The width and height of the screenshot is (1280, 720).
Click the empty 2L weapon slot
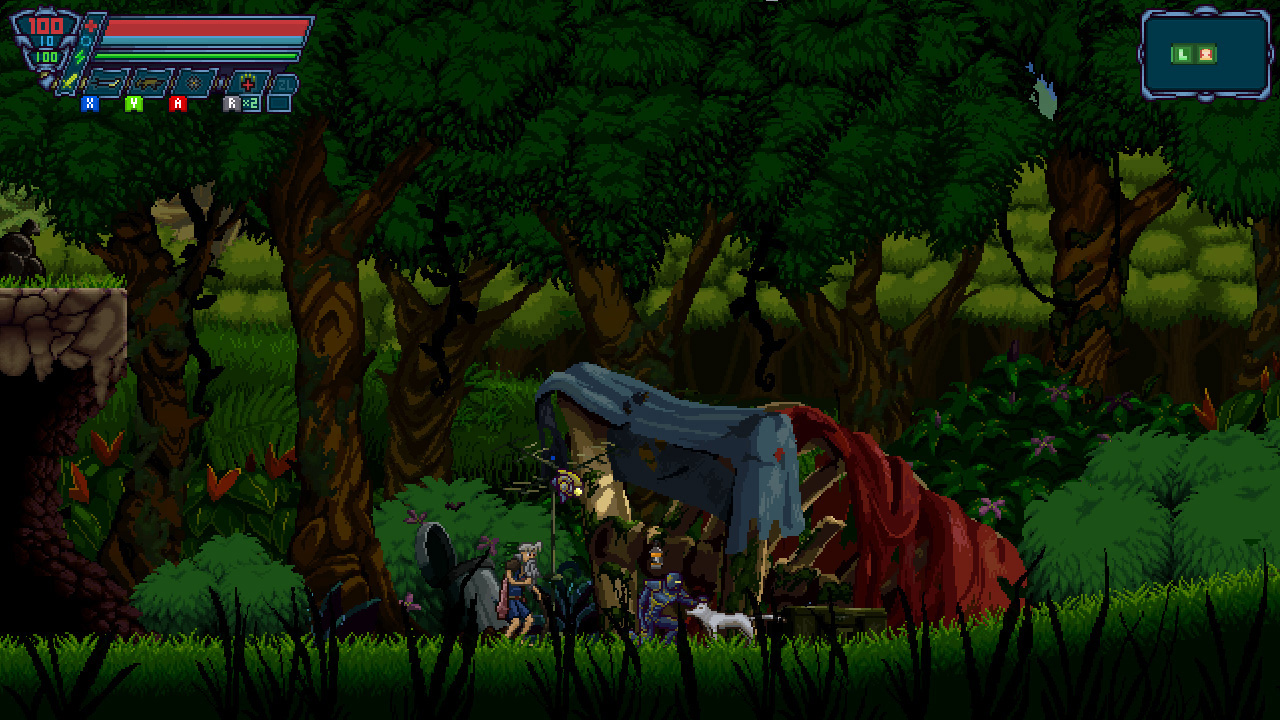(x=285, y=85)
